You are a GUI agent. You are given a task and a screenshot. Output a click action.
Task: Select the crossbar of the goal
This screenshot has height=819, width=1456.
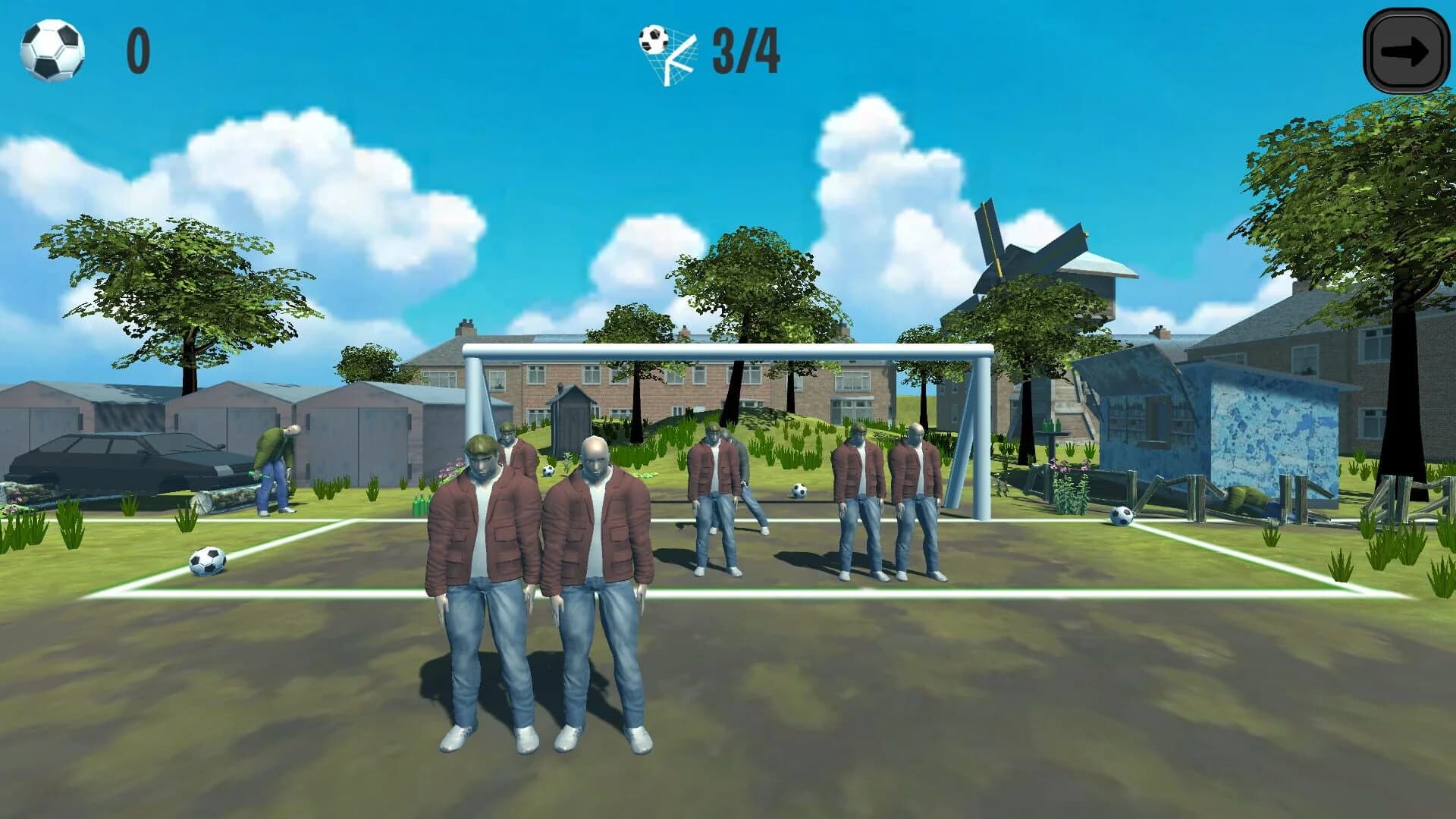coord(728,349)
